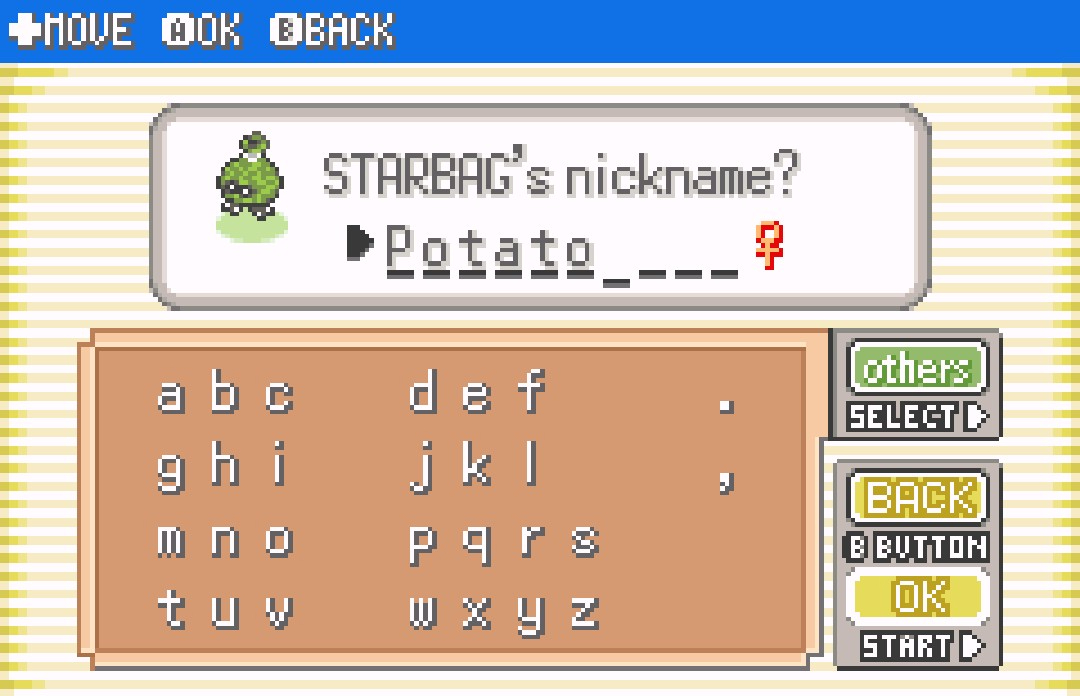Click the Potato nickname entry field
The image size is (1080, 696).
(560, 247)
